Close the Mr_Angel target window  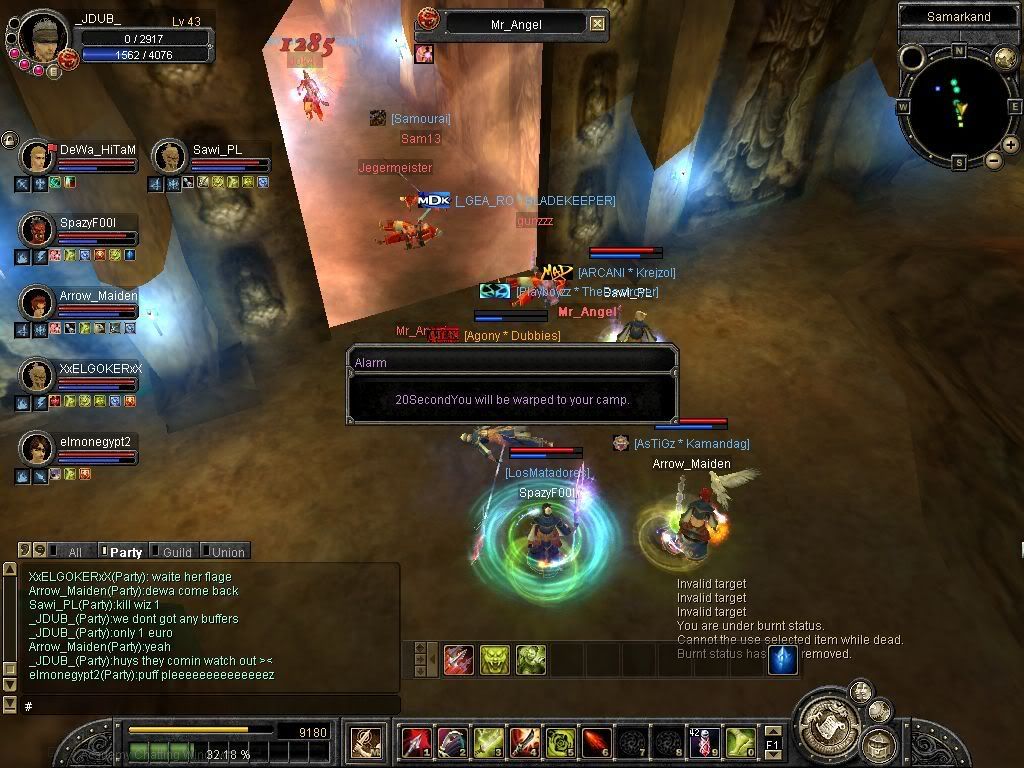(x=597, y=23)
